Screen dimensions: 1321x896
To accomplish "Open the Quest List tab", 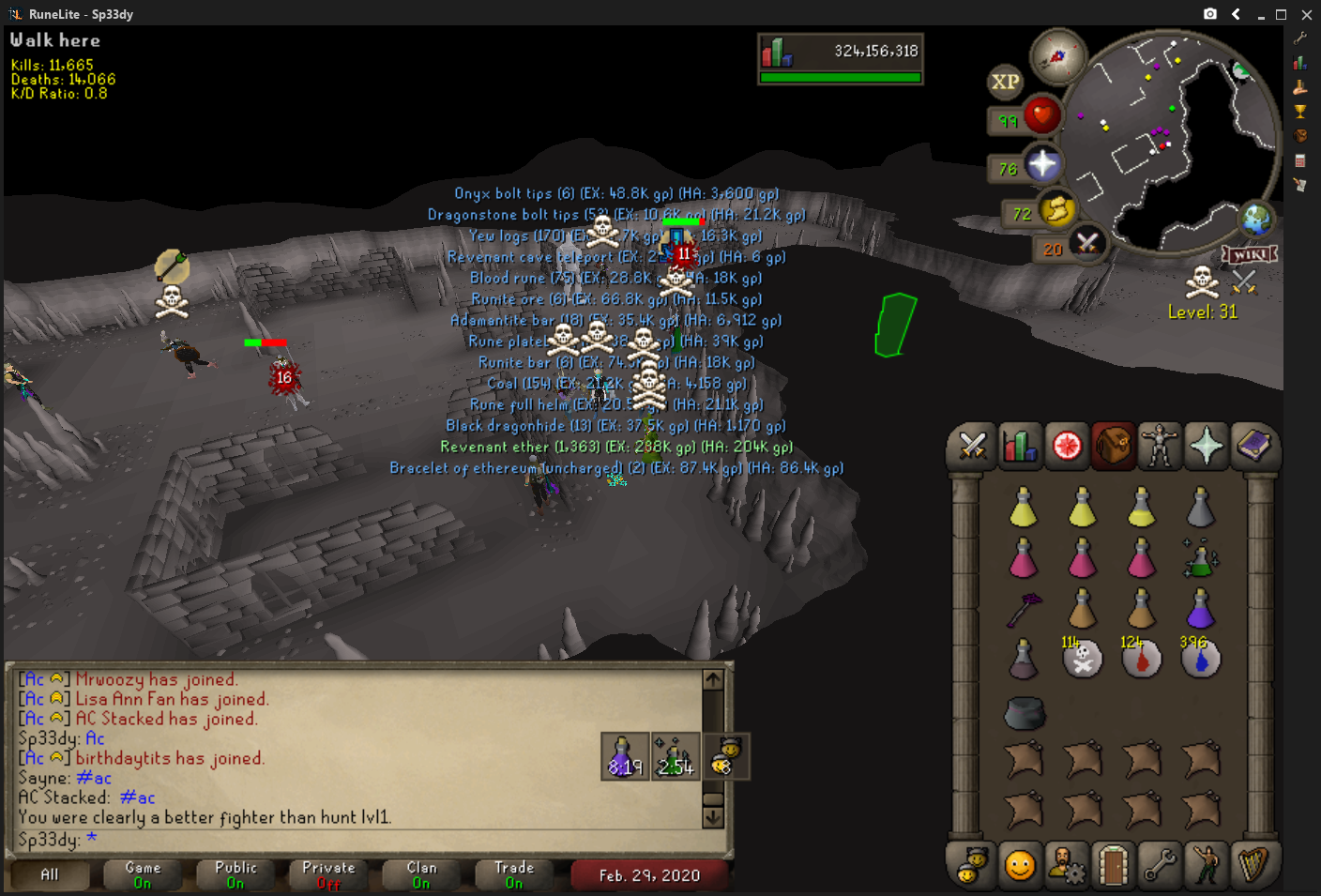I will pos(1067,447).
